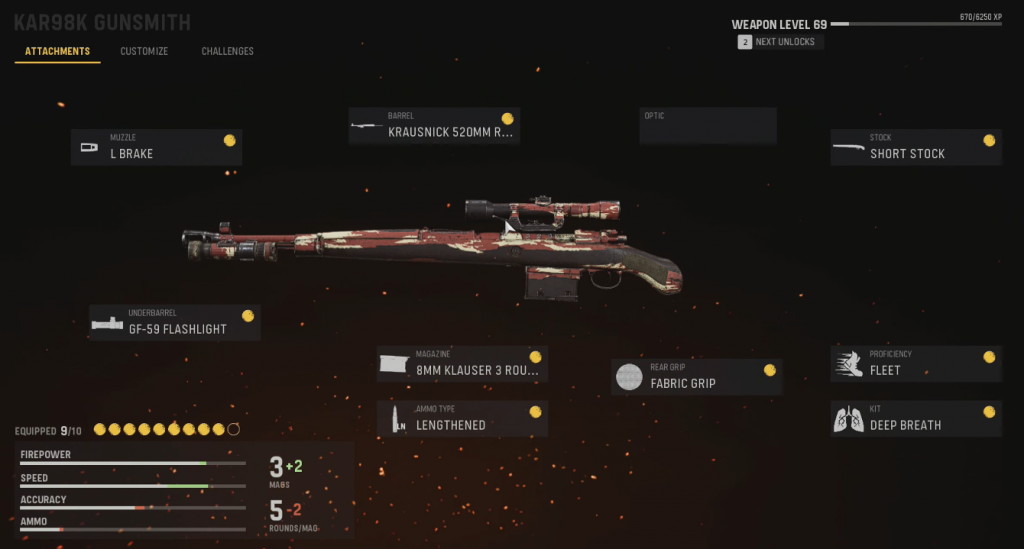Edit the 8mm Klauser magazine slot

click(x=462, y=364)
